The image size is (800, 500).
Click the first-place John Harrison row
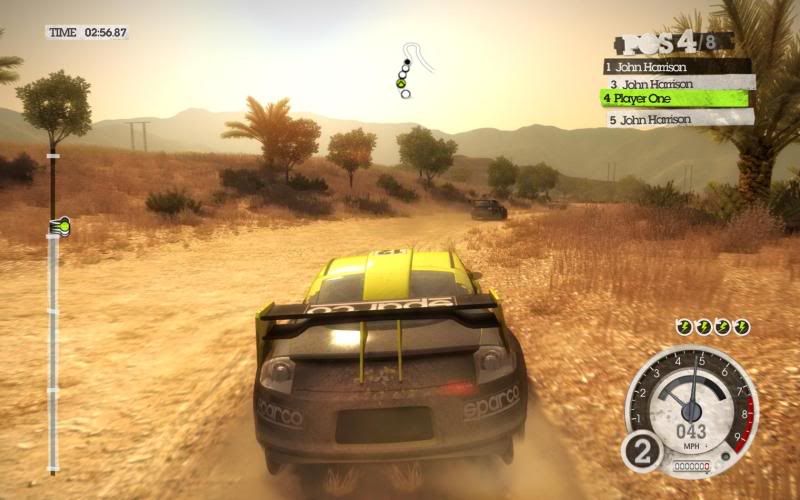[676, 67]
